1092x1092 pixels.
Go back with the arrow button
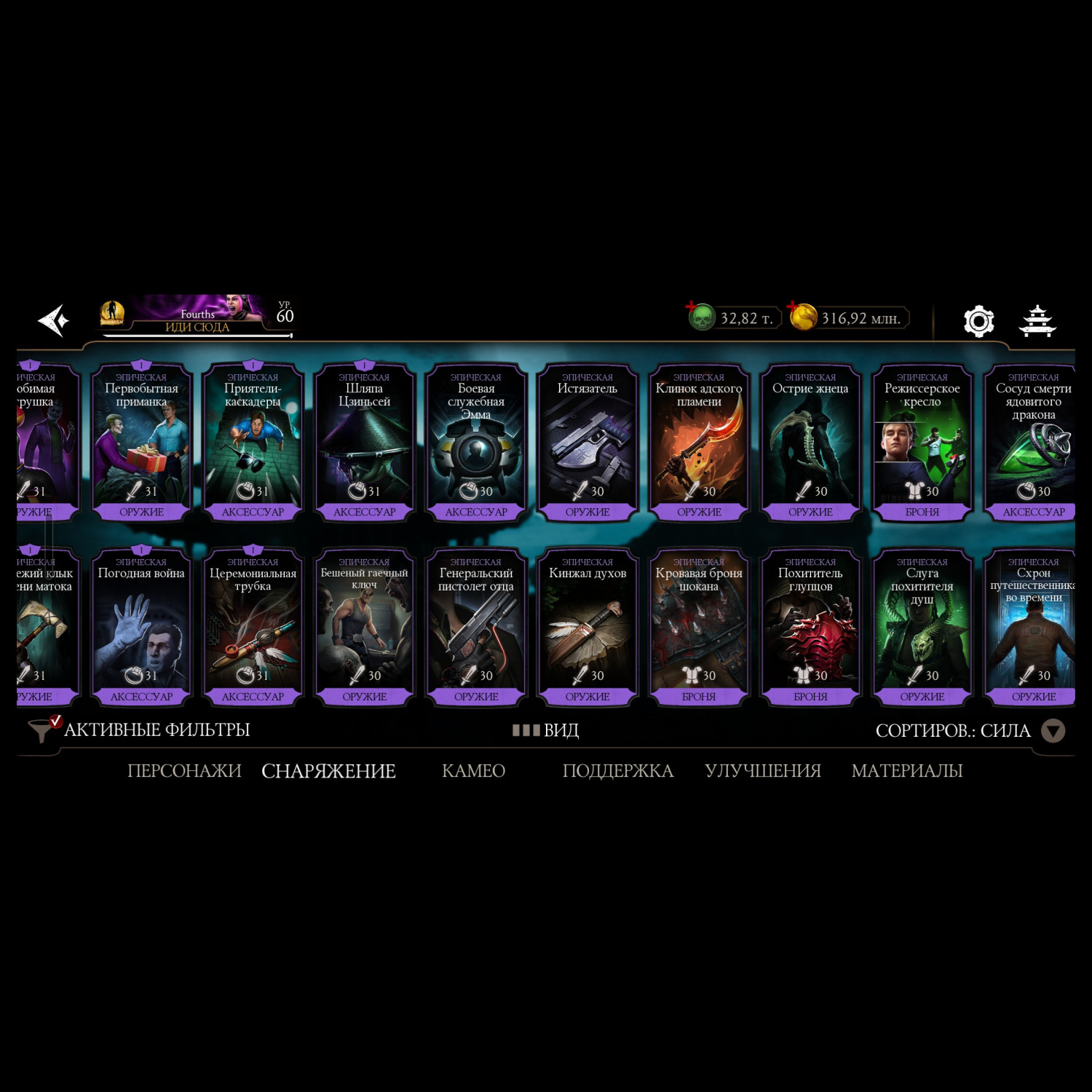coord(54,320)
